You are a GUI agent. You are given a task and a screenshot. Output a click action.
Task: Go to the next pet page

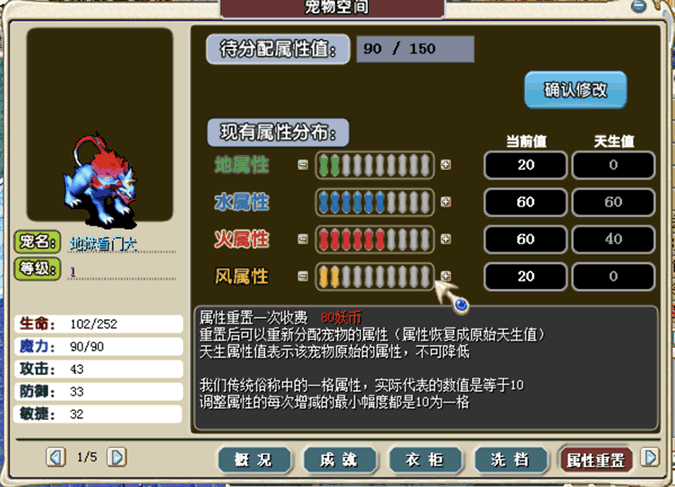click(117, 457)
